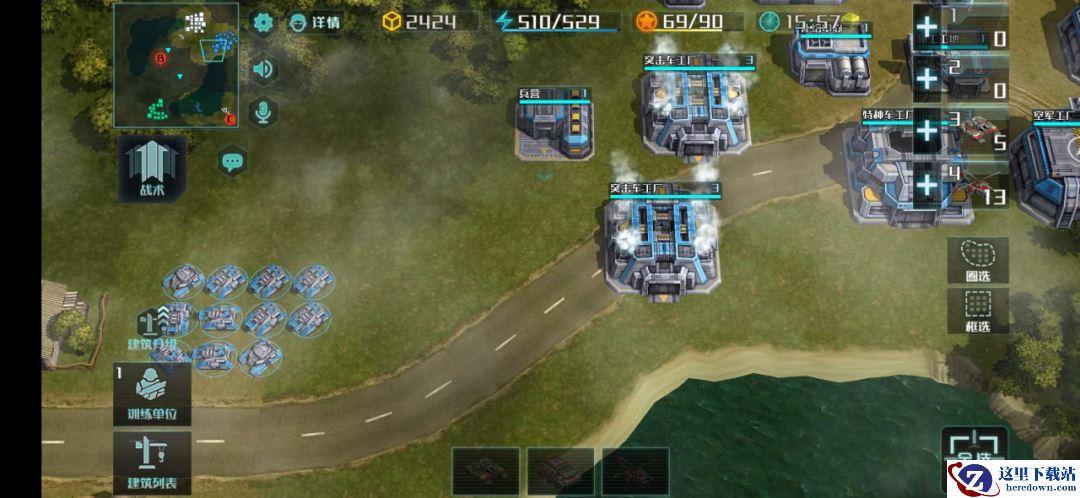Click the battlefield minimap
The height and width of the screenshot is (498, 1080).
[x=176, y=64]
